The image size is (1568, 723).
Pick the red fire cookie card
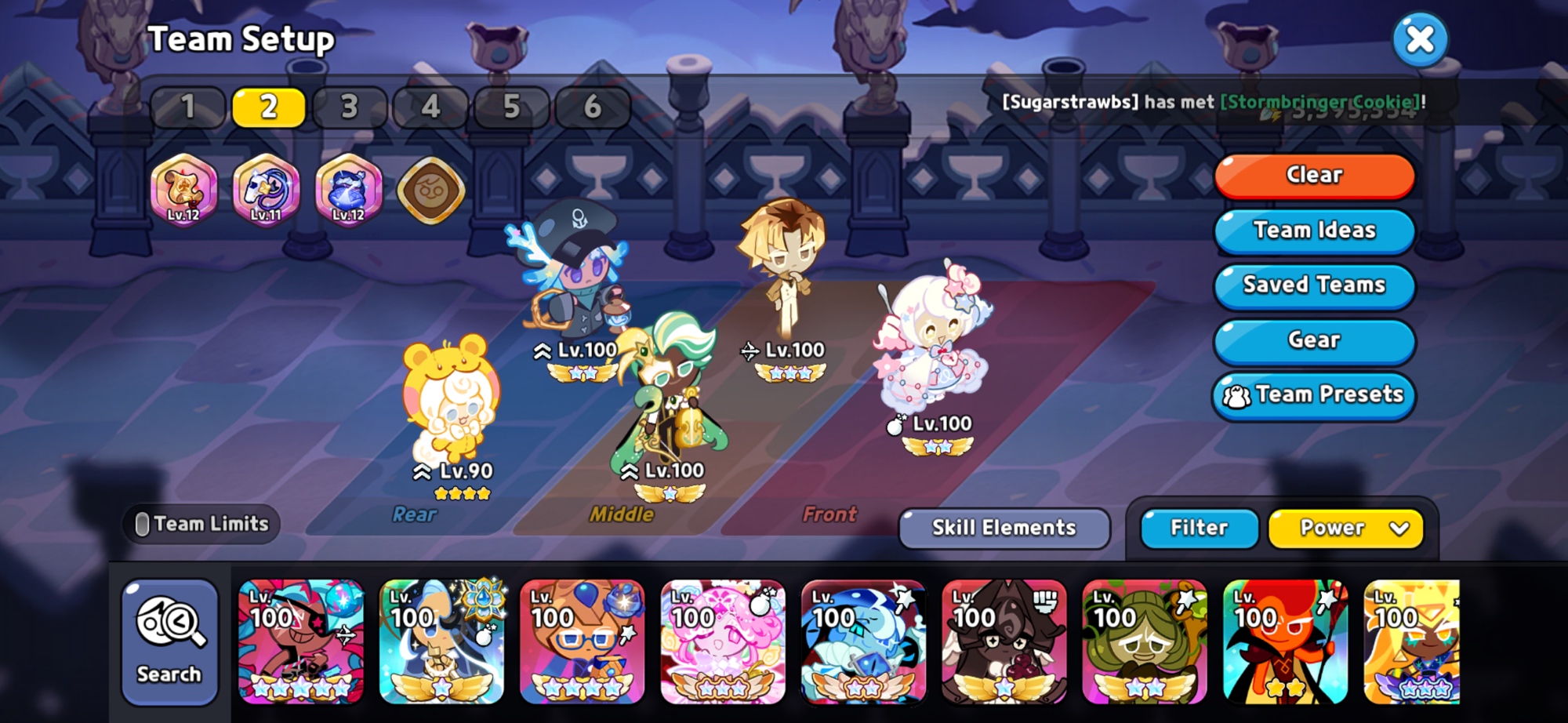pyautogui.click(x=1285, y=641)
